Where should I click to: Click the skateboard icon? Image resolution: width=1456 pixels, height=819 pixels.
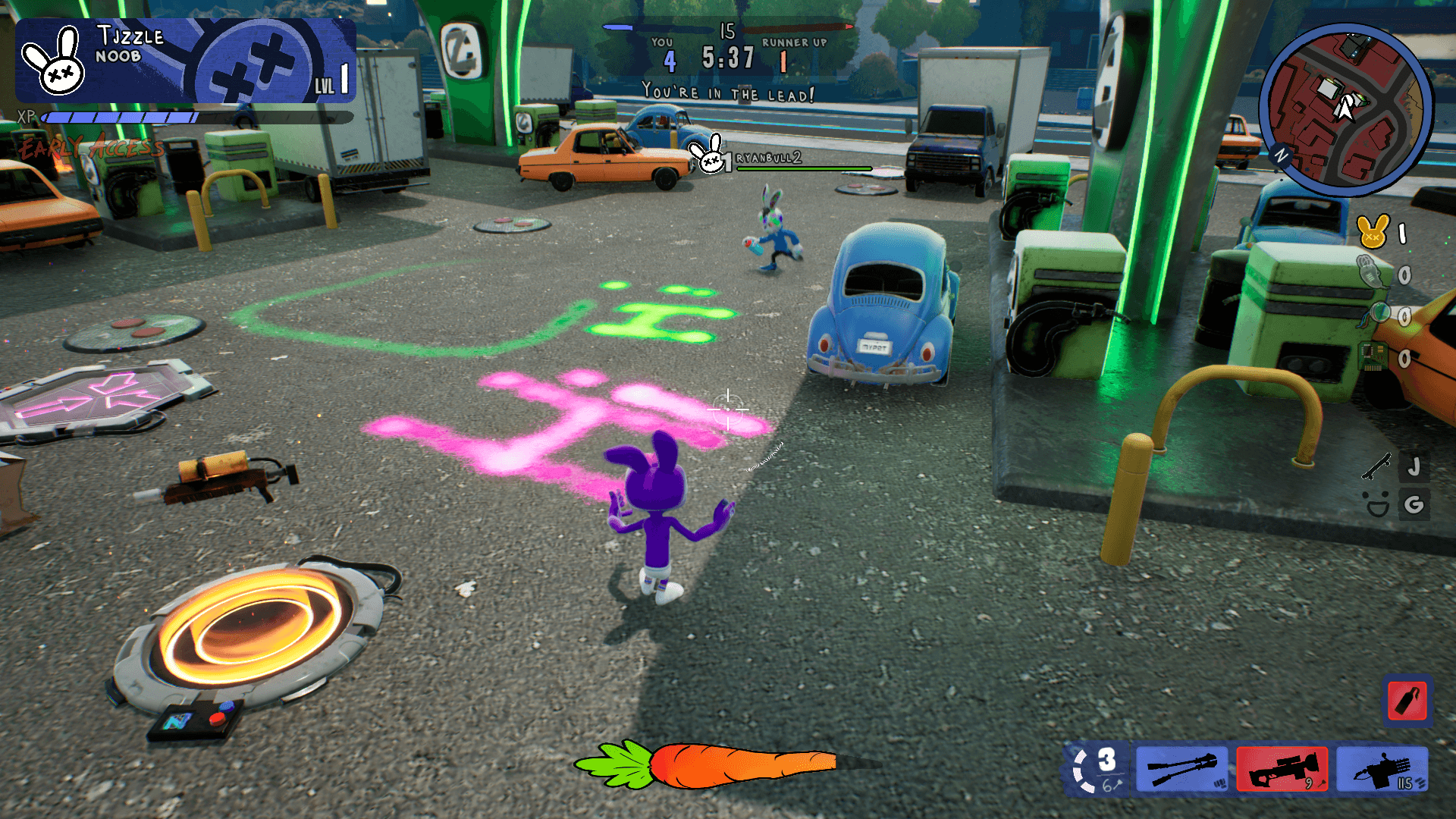1376,466
